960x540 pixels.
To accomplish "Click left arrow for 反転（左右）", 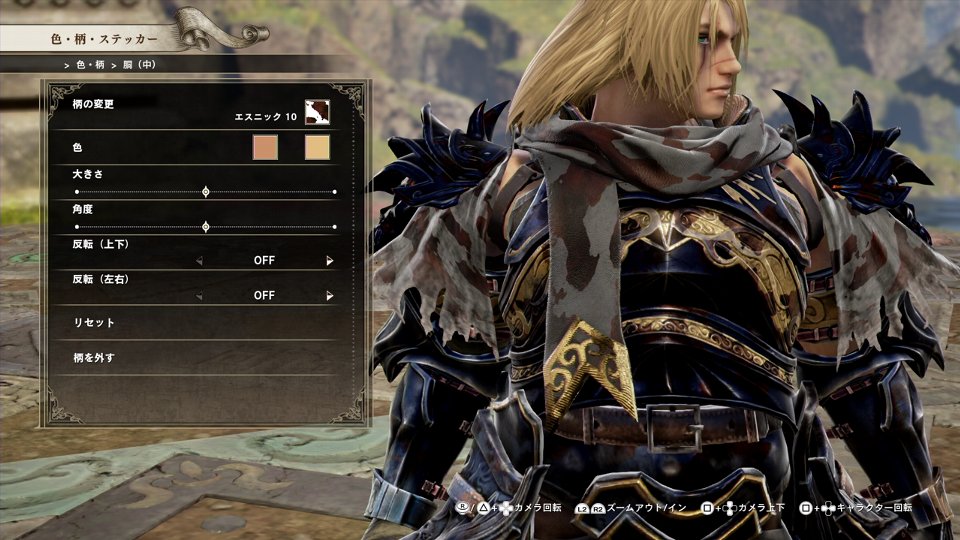I will pyautogui.click(x=199, y=296).
